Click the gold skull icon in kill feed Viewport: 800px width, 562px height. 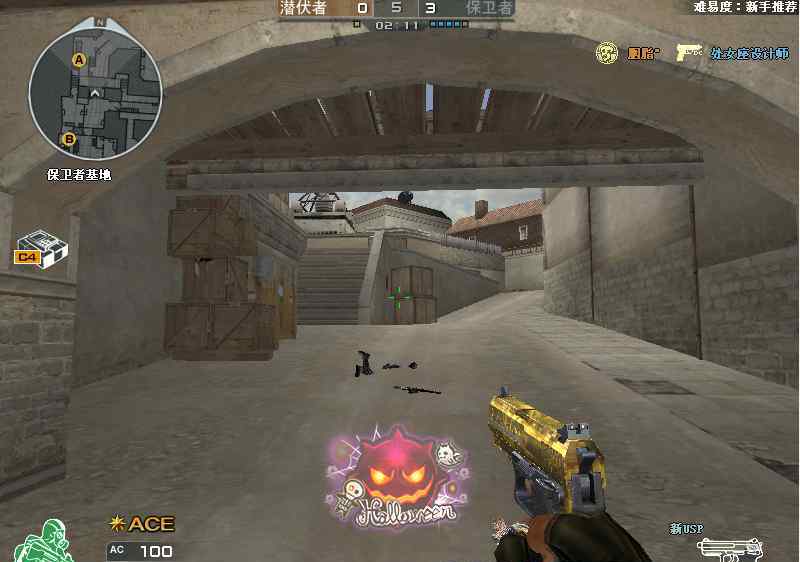pos(606,52)
